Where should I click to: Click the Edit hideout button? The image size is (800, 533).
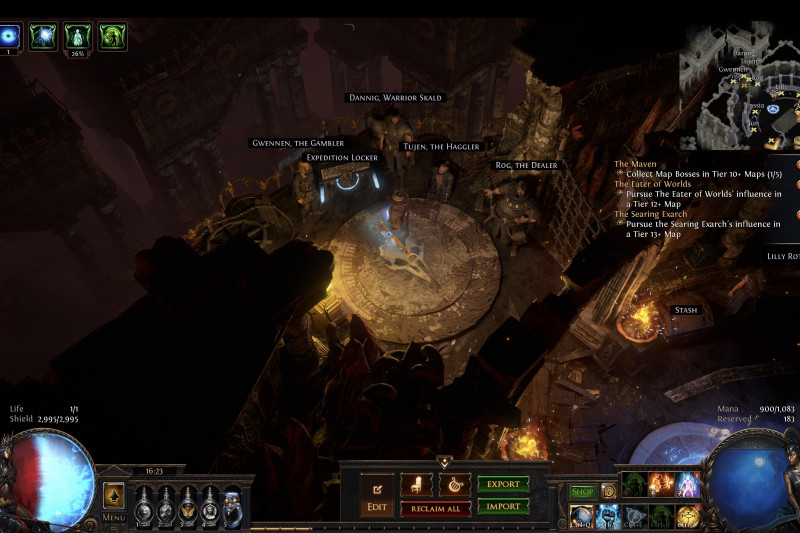[377, 494]
